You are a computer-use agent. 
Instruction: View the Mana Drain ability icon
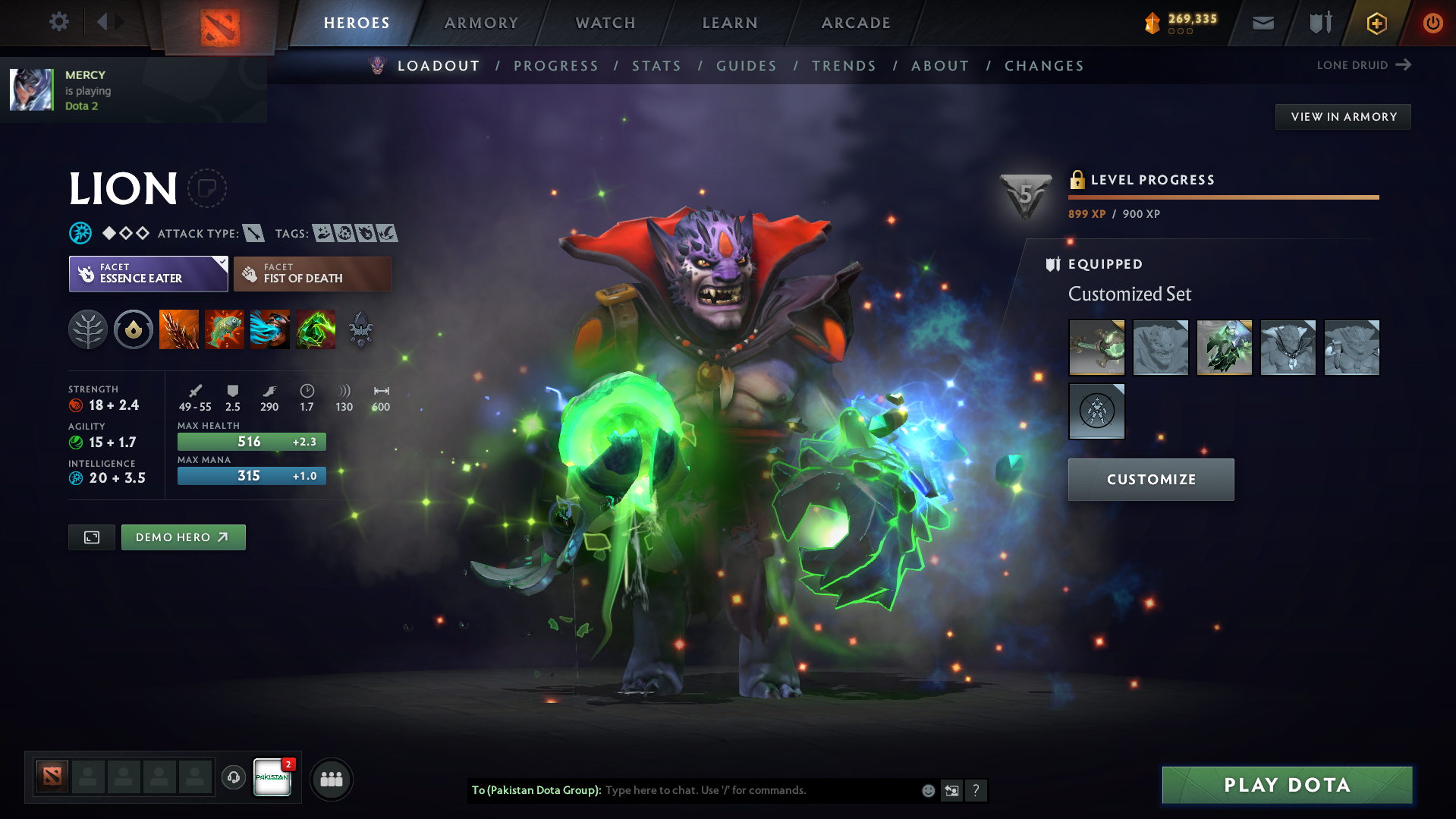tap(270, 329)
